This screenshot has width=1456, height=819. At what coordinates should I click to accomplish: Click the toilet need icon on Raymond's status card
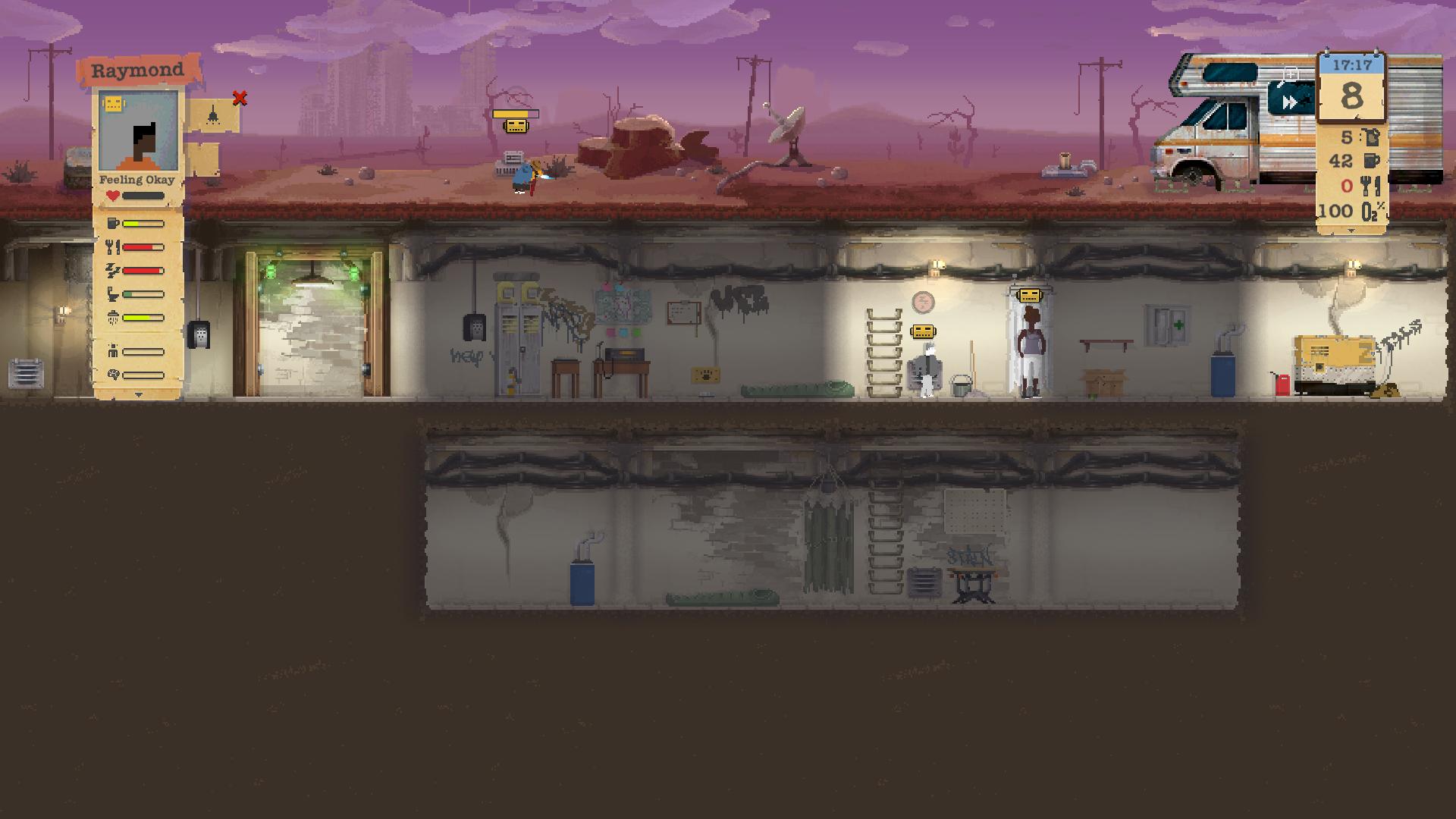[x=111, y=293]
